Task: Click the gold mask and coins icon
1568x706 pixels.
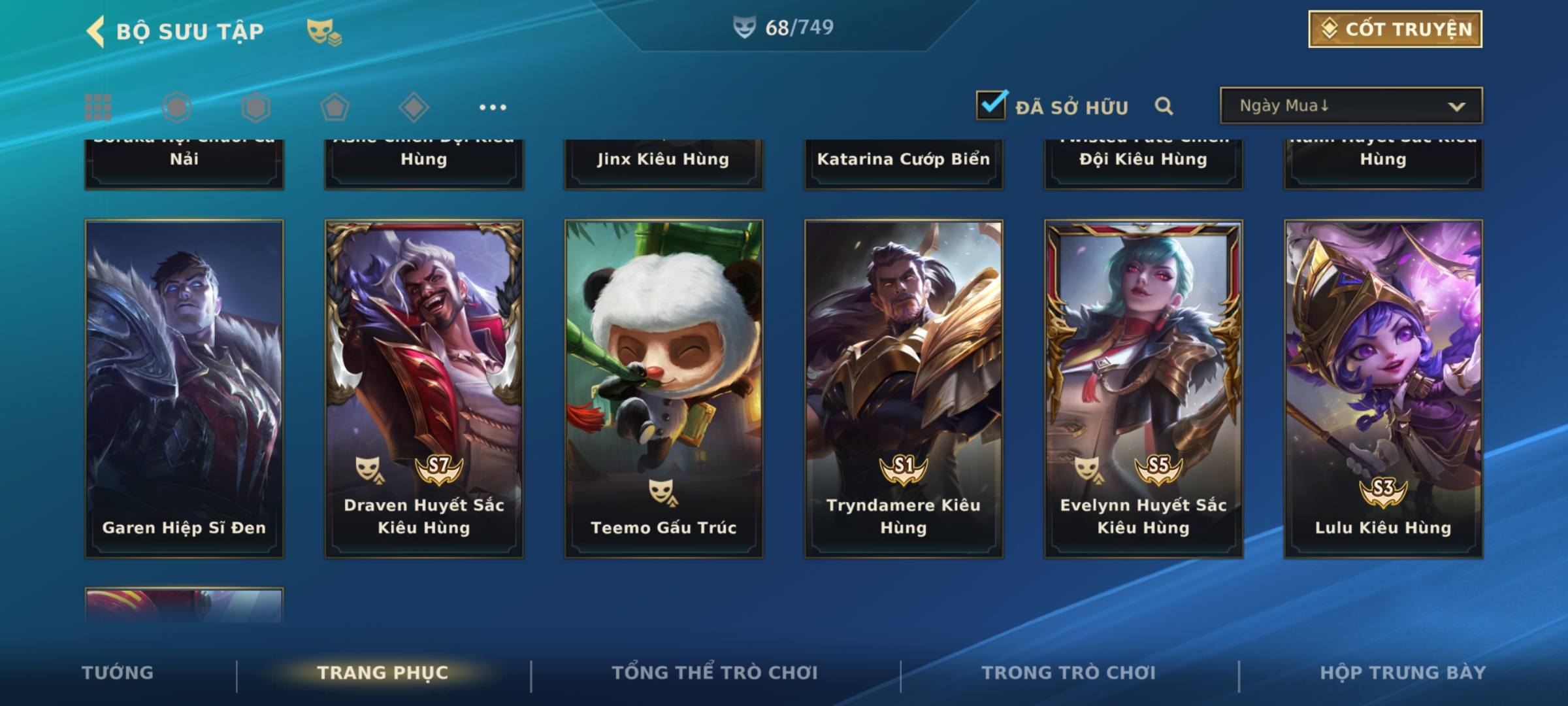Action: click(x=324, y=31)
